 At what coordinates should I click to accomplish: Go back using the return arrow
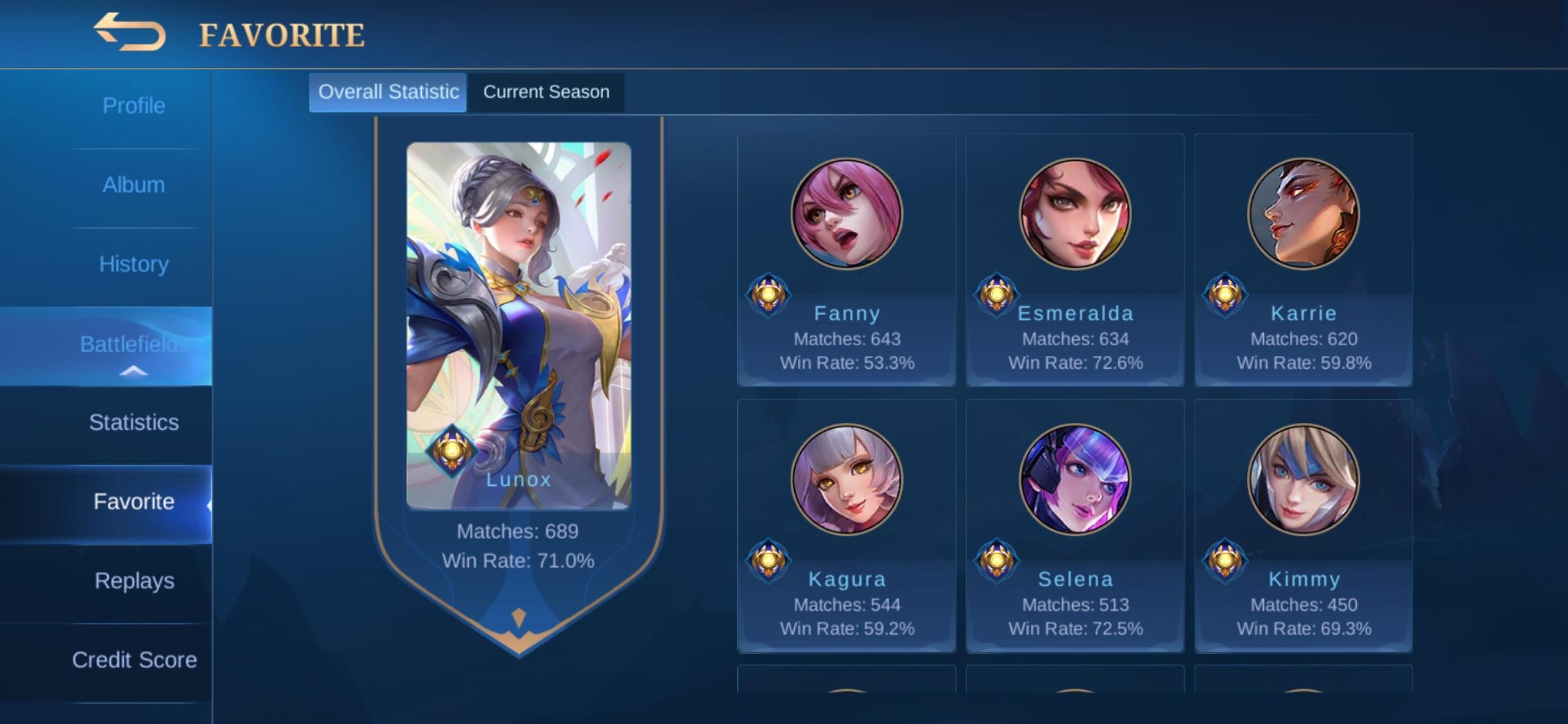pyautogui.click(x=129, y=33)
